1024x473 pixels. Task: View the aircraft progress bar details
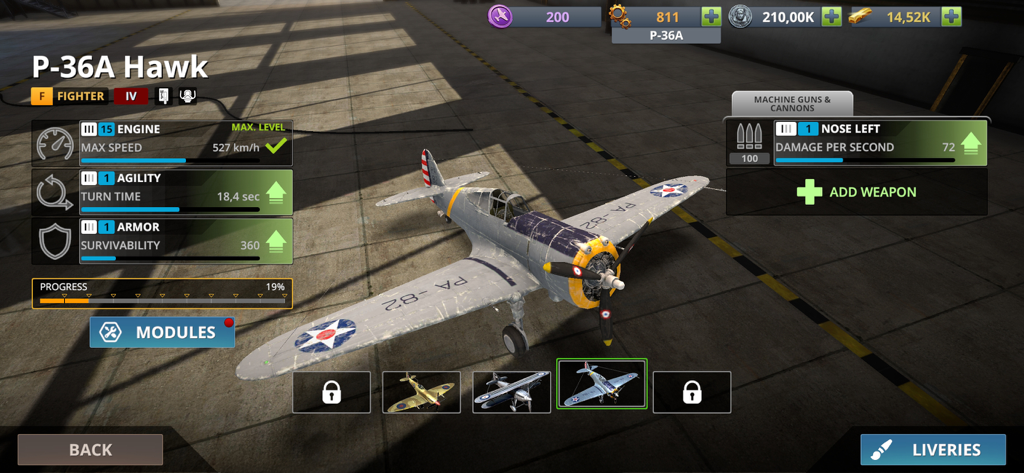(x=162, y=293)
